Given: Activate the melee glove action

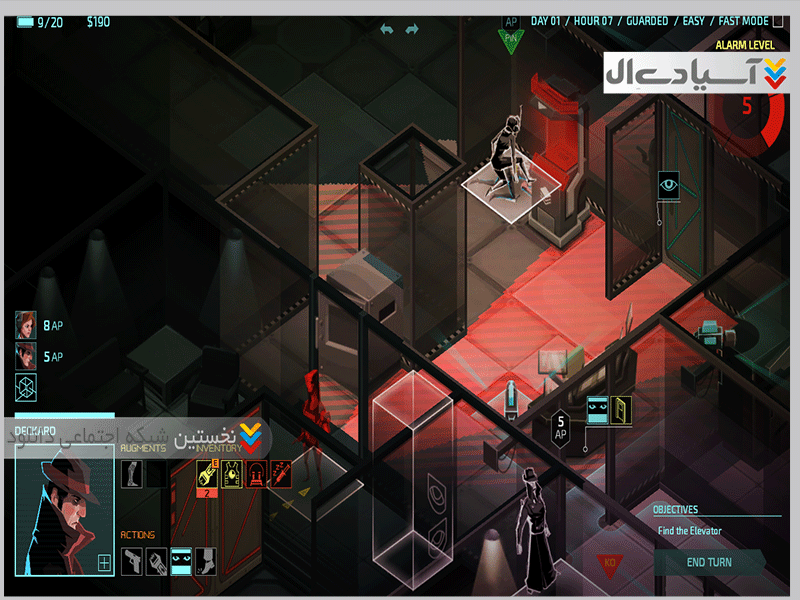Looking at the screenshot, I should point(157,561).
